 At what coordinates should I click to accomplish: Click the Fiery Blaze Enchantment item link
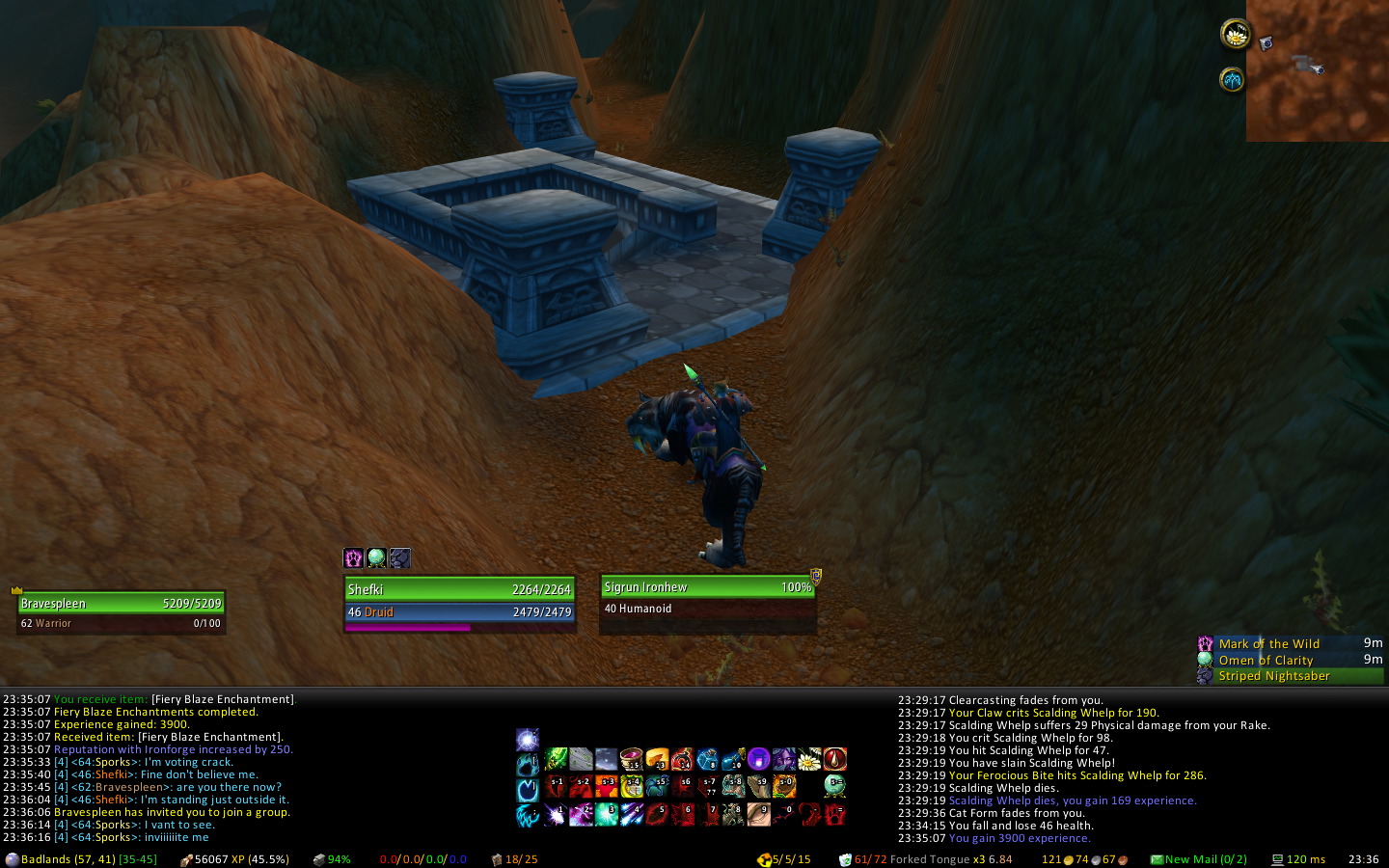point(222,699)
